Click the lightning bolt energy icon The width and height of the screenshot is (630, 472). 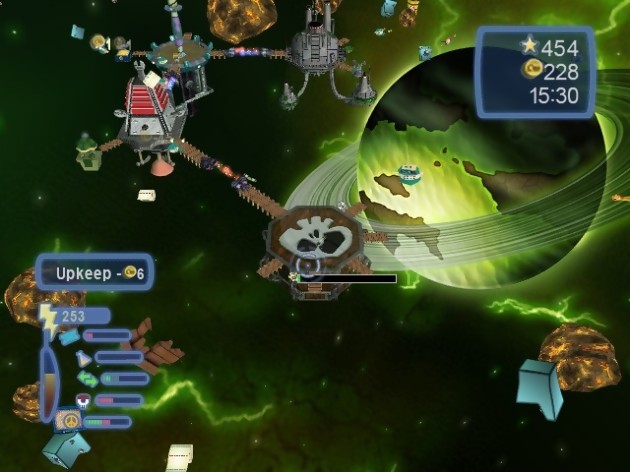coord(48,318)
